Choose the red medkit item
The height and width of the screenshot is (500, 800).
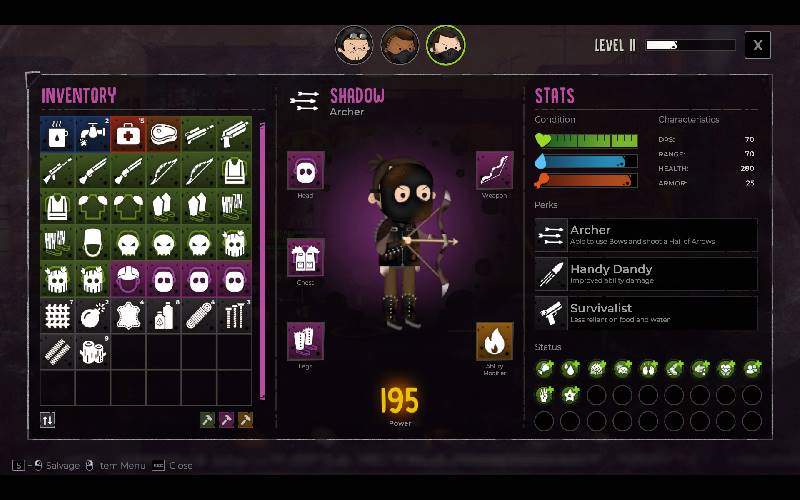(x=129, y=134)
